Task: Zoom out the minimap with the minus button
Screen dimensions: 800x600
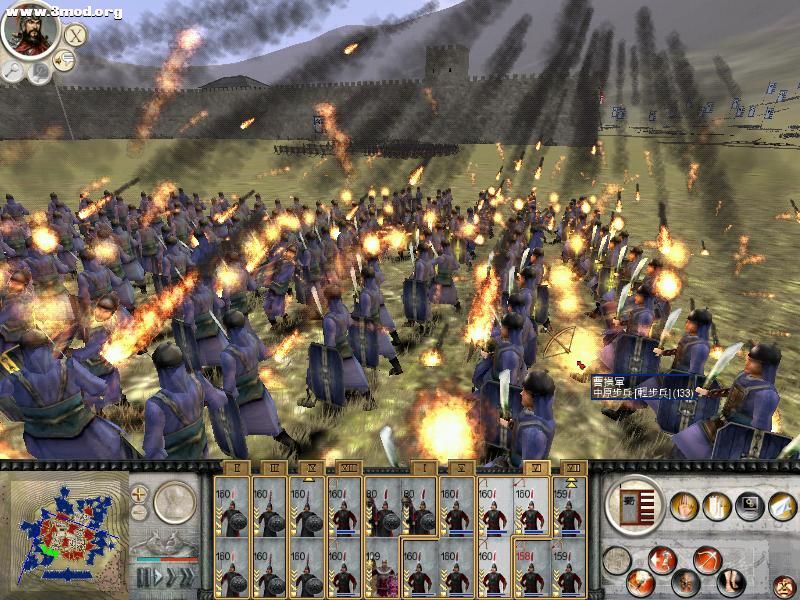Action: (139, 512)
